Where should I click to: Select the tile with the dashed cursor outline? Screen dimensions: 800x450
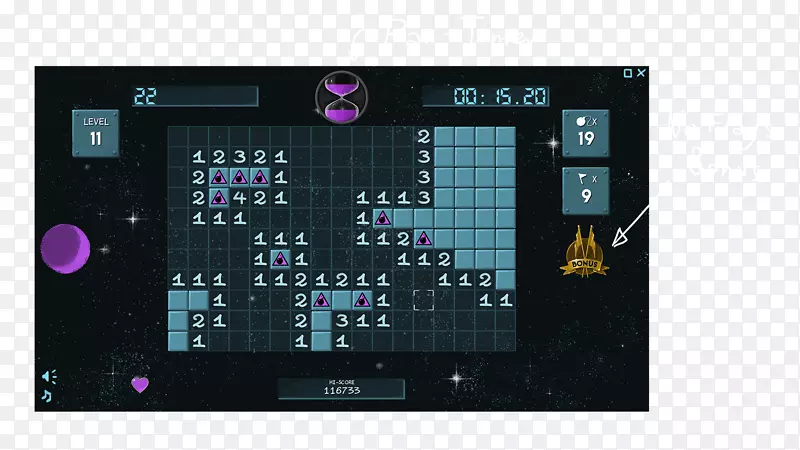click(423, 299)
